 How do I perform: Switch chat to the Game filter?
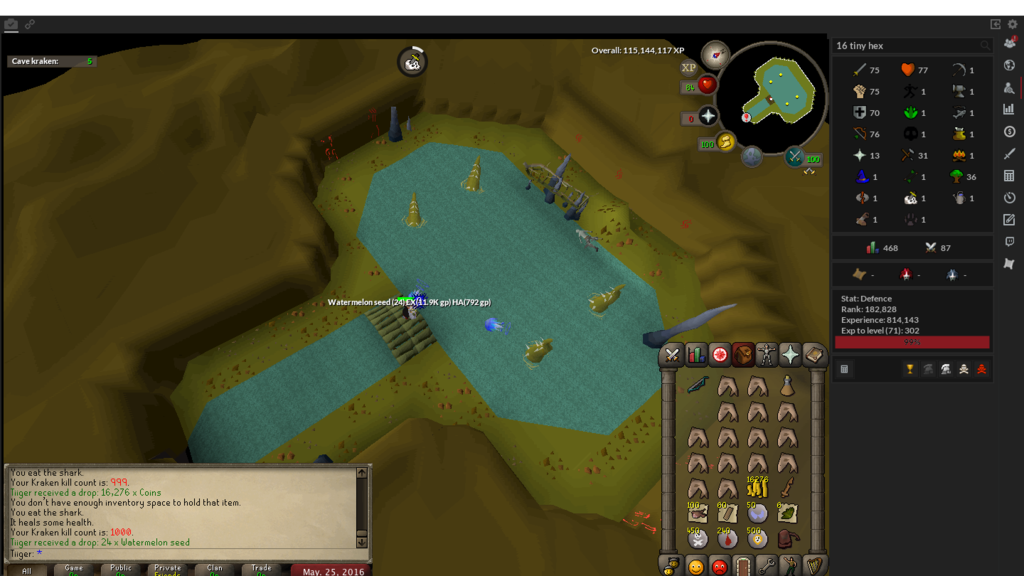[x=74, y=569]
